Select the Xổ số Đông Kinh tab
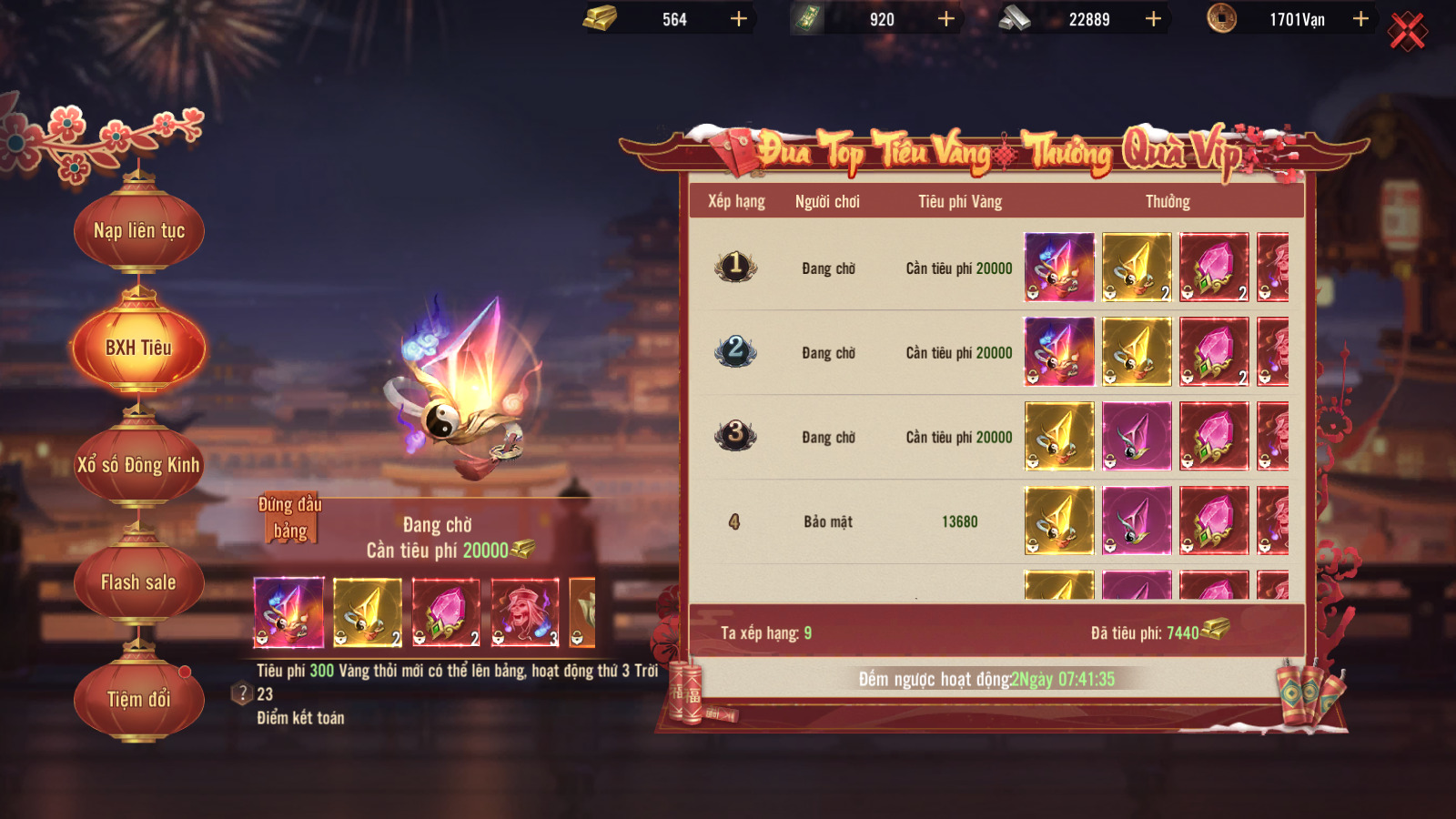 tap(138, 465)
